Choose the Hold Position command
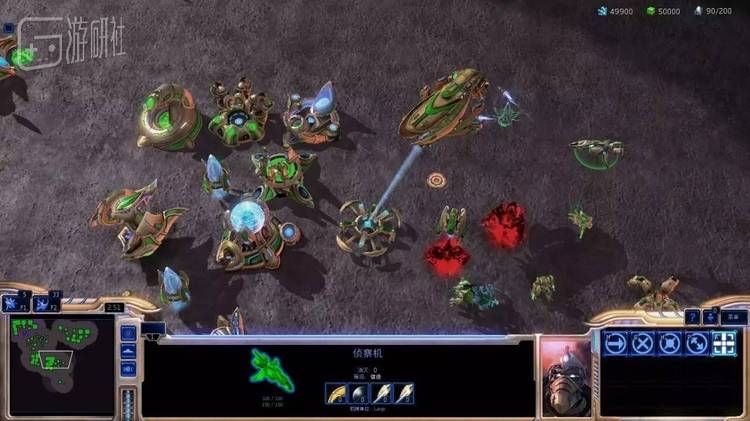 pos(670,343)
